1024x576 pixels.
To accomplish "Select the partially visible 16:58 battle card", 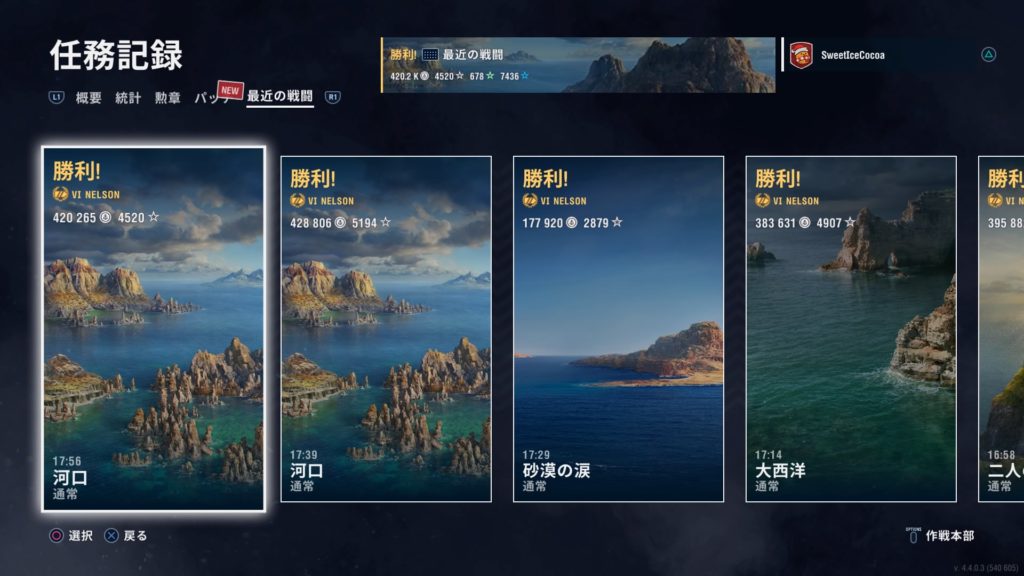I will [x=1002, y=329].
